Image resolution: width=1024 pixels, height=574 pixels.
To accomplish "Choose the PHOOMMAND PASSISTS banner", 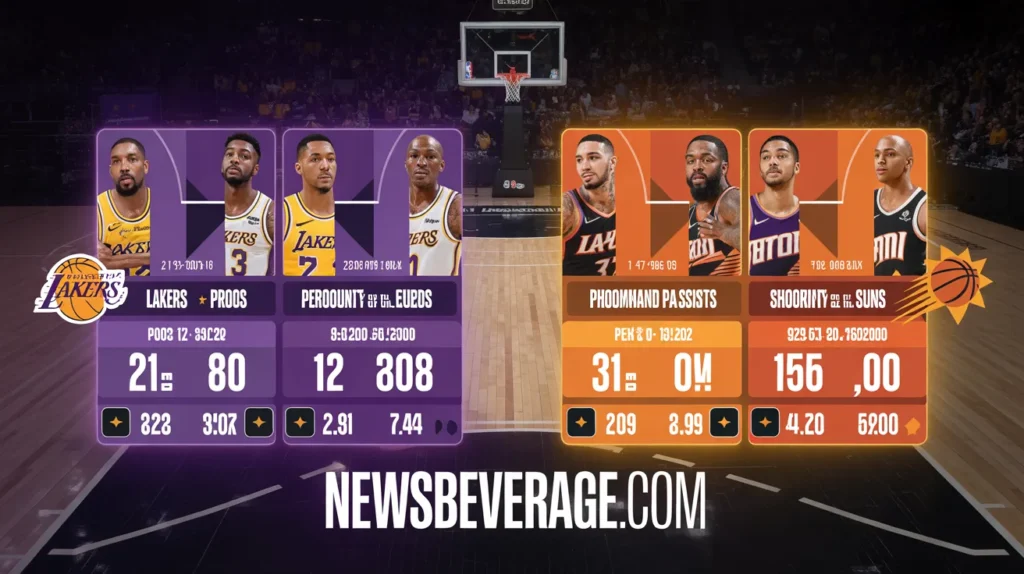I will tap(652, 298).
